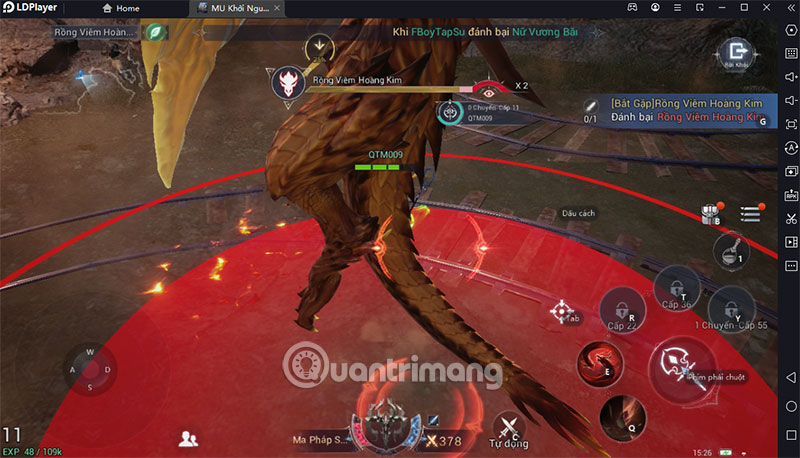Image resolution: width=800 pixels, height=458 pixels.
Task: Select the locked 1 Chuyển-Cấp 55 skill slot
Action: 733,305
